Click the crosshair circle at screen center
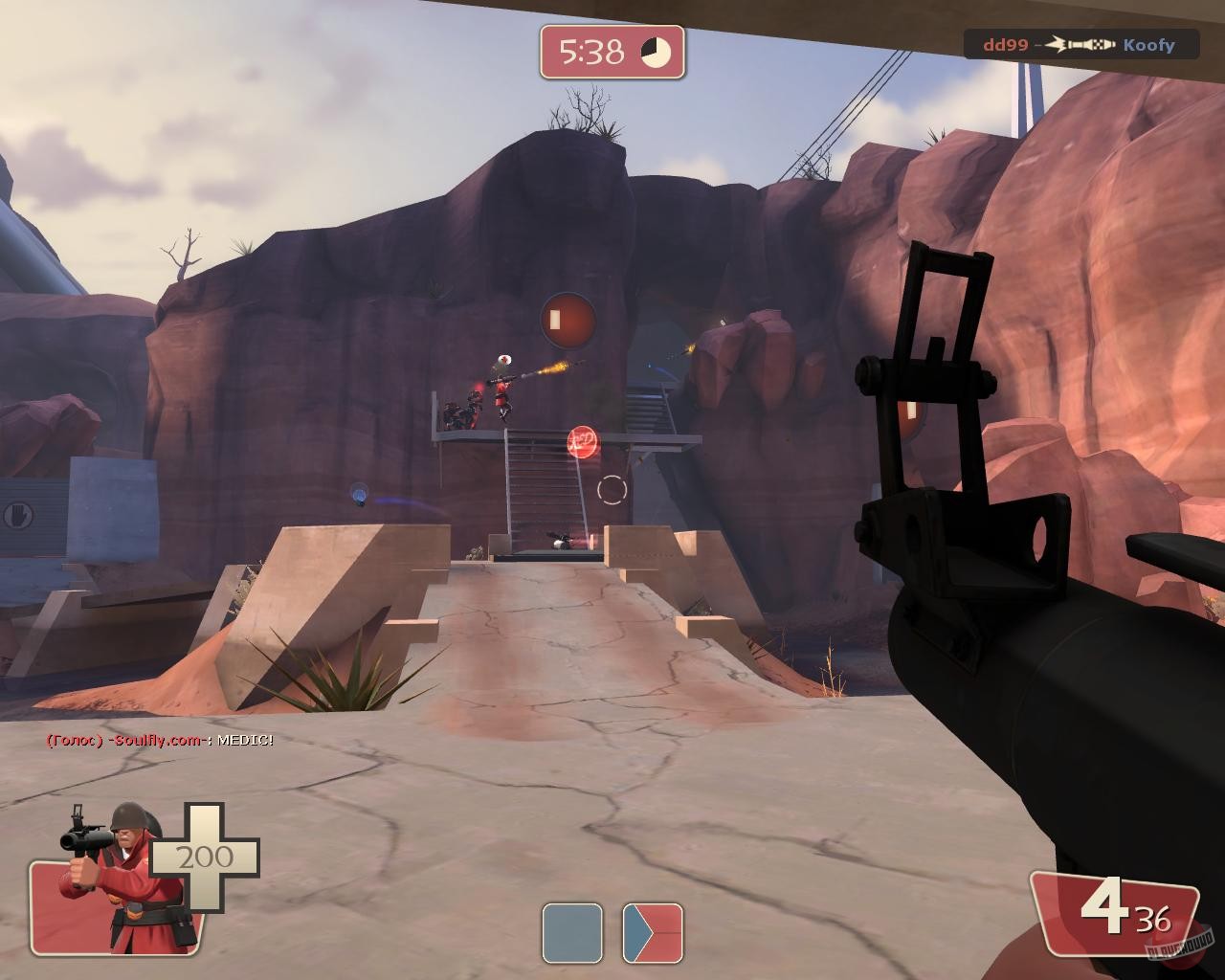 coord(610,490)
